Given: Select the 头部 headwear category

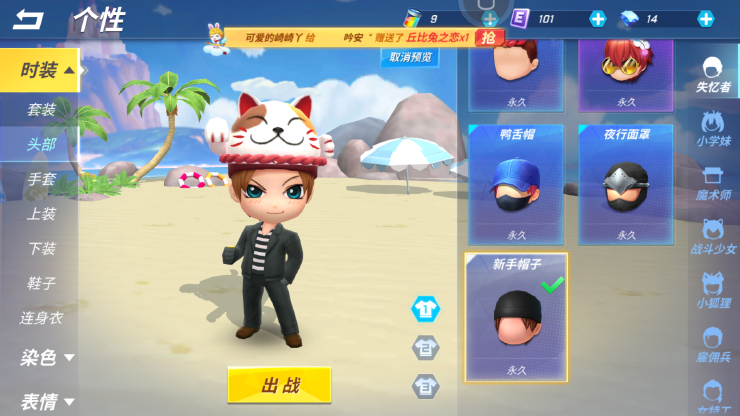Looking at the screenshot, I should [x=41, y=144].
